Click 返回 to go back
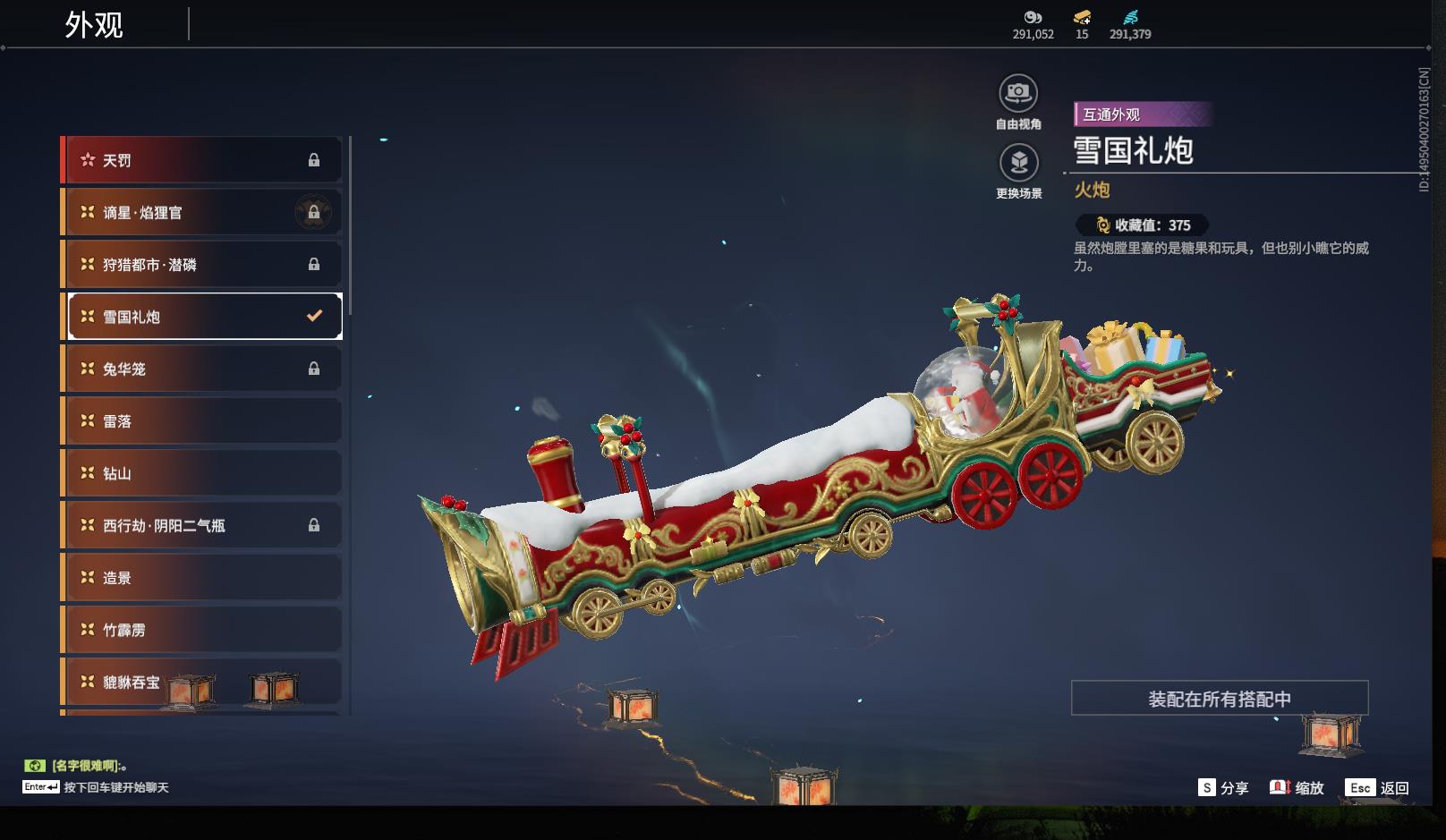The width and height of the screenshot is (1446, 840). 1378,788
